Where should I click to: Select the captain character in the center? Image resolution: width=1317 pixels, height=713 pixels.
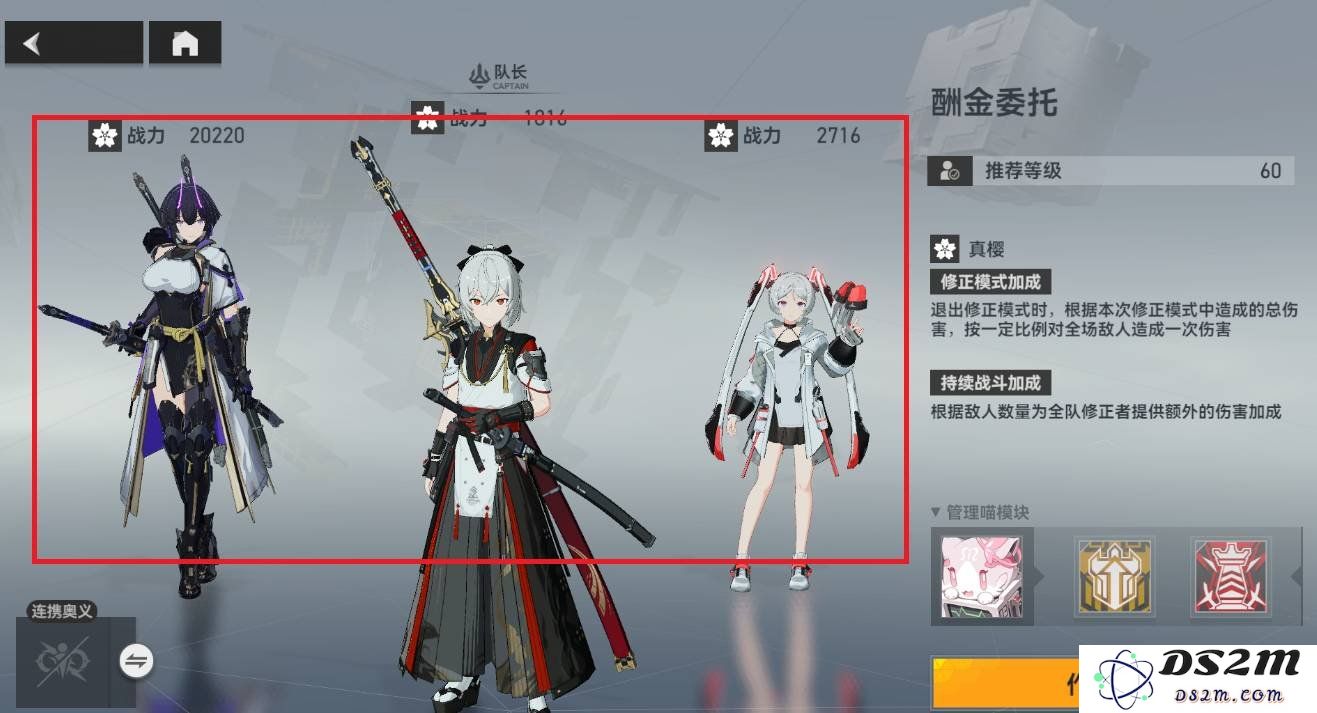pos(500,440)
